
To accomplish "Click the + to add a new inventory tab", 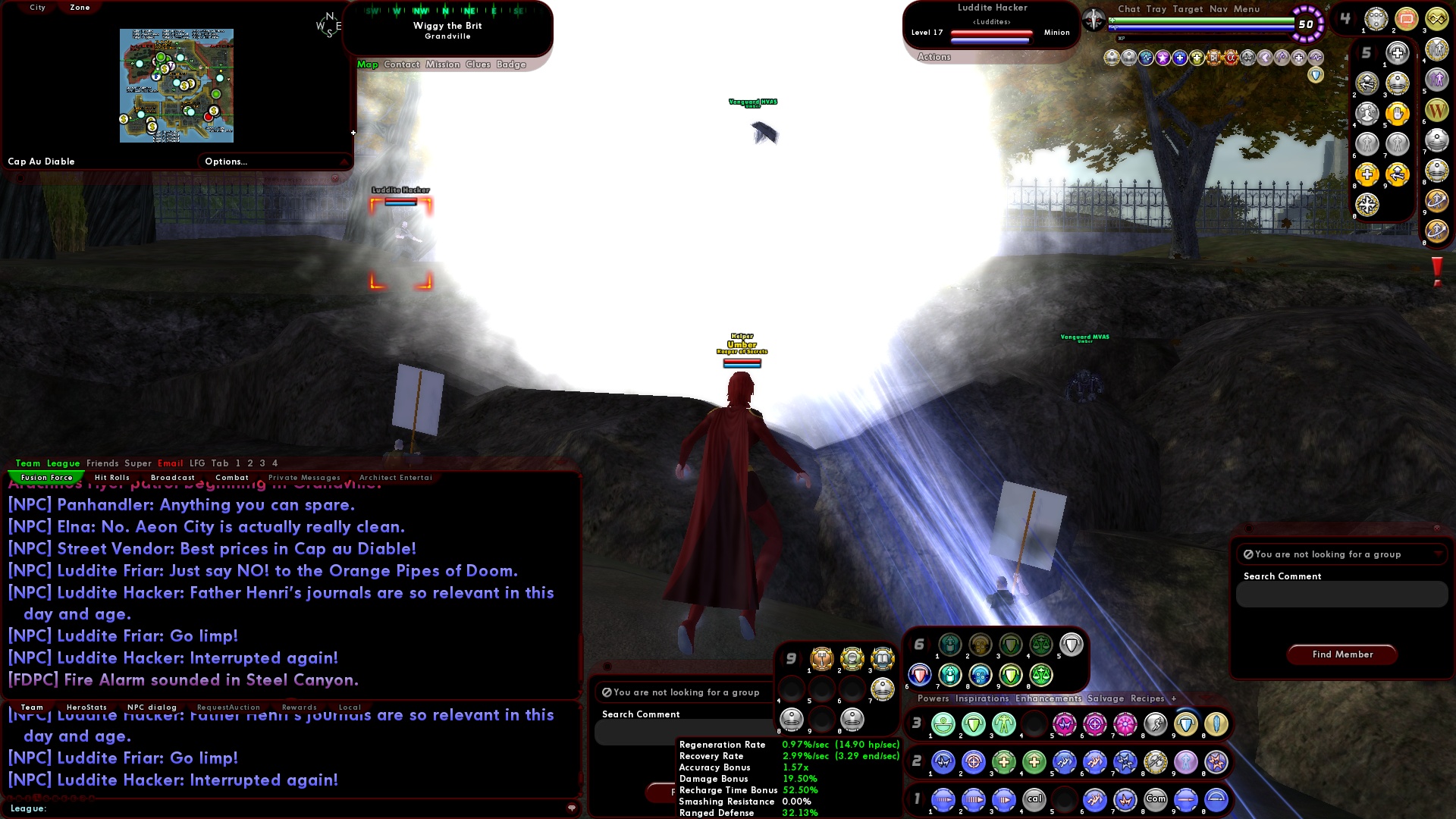I will click(x=1173, y=698).
